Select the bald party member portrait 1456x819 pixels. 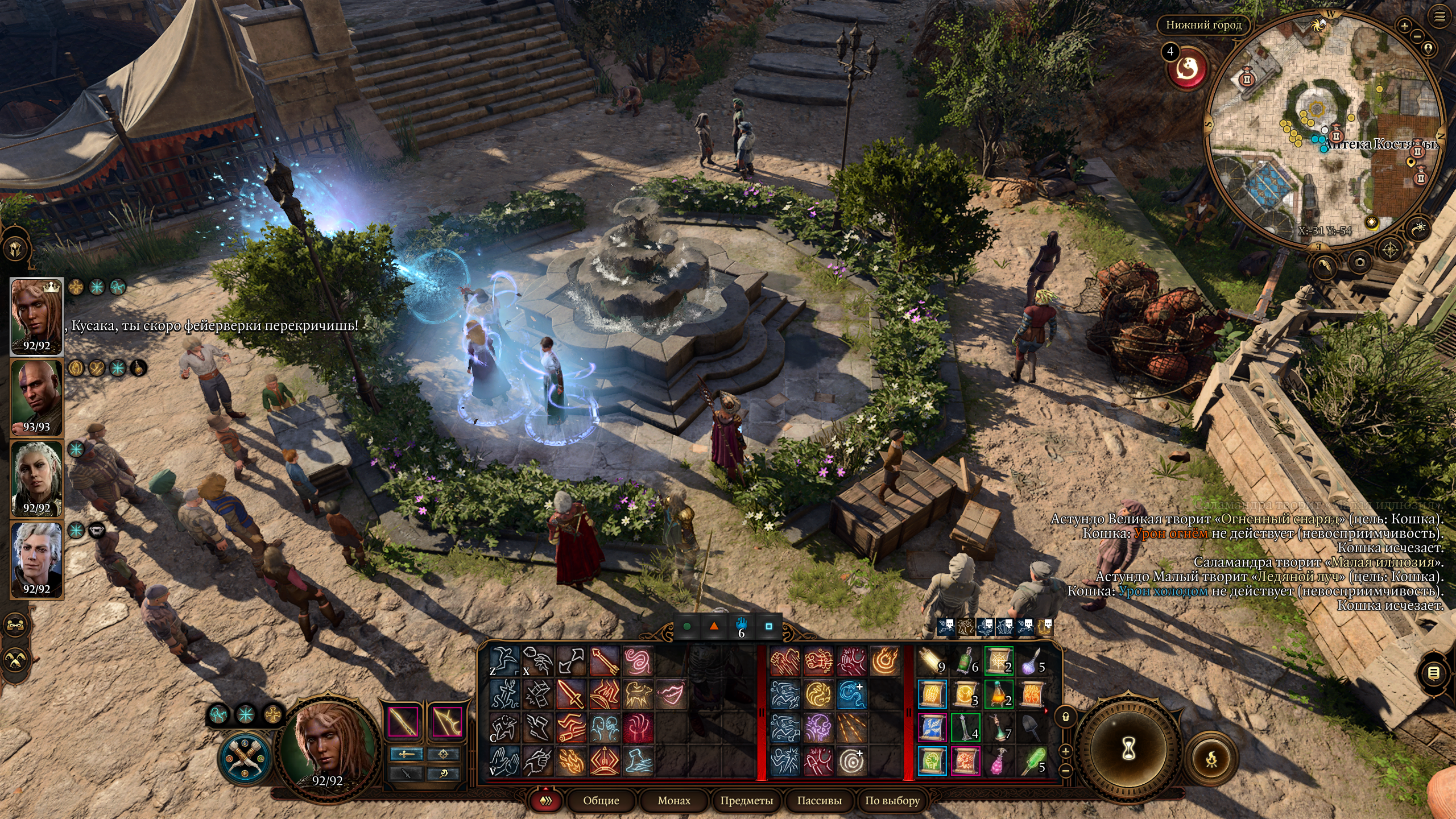coord(36,398)
